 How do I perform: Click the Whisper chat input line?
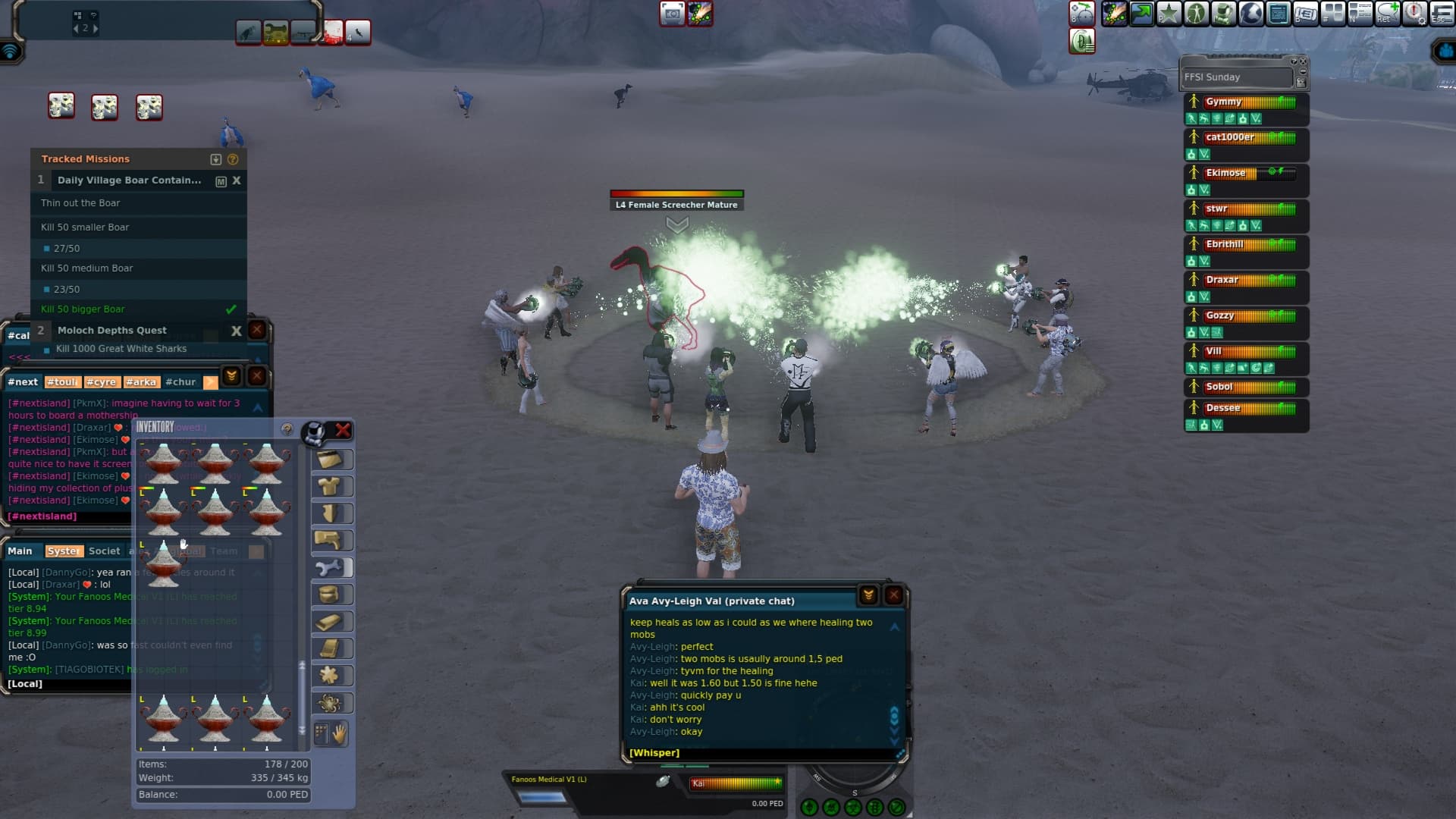pyautogui.click(x=758, y=753)
